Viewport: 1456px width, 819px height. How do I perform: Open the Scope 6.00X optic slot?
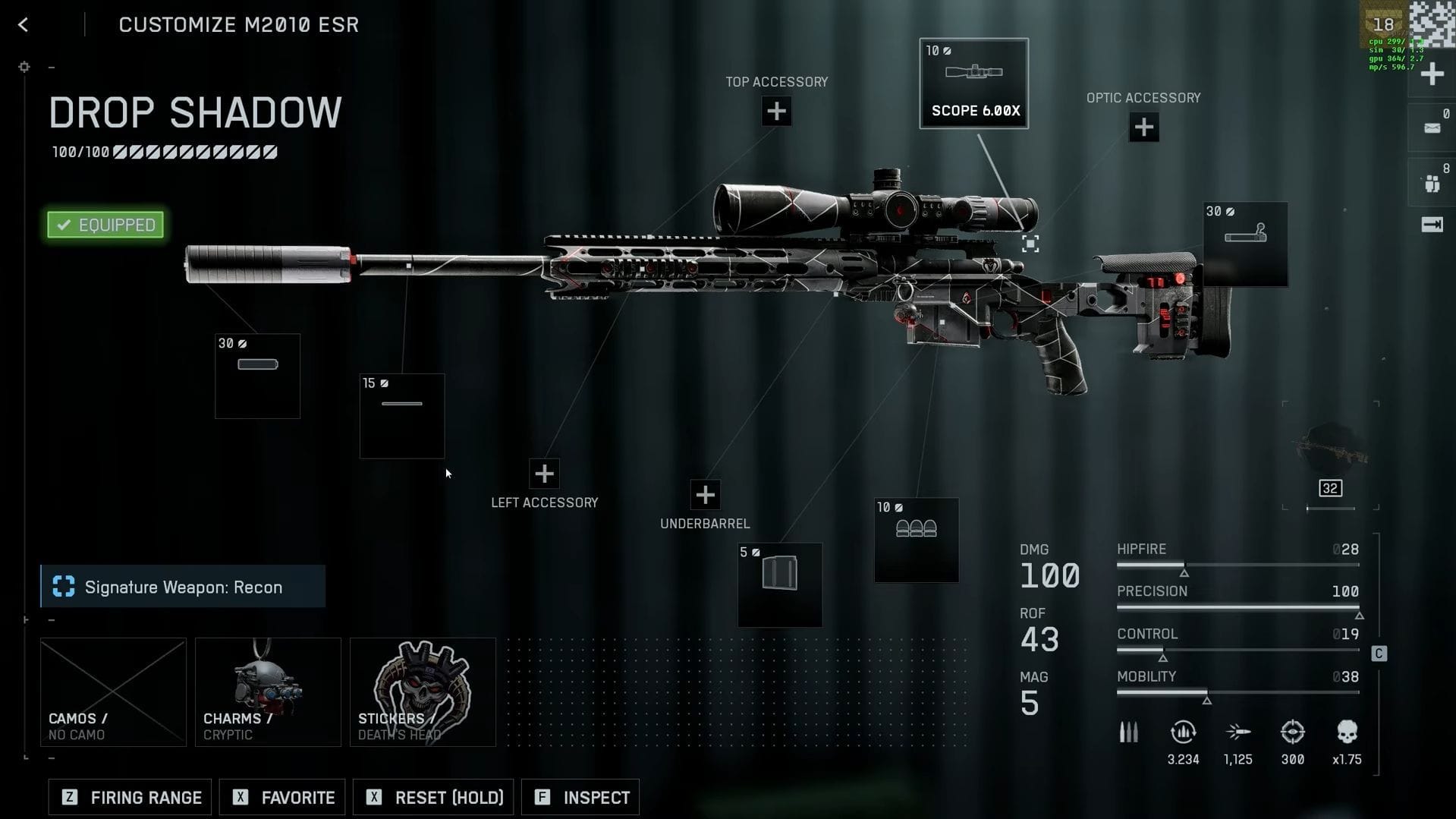973,83
